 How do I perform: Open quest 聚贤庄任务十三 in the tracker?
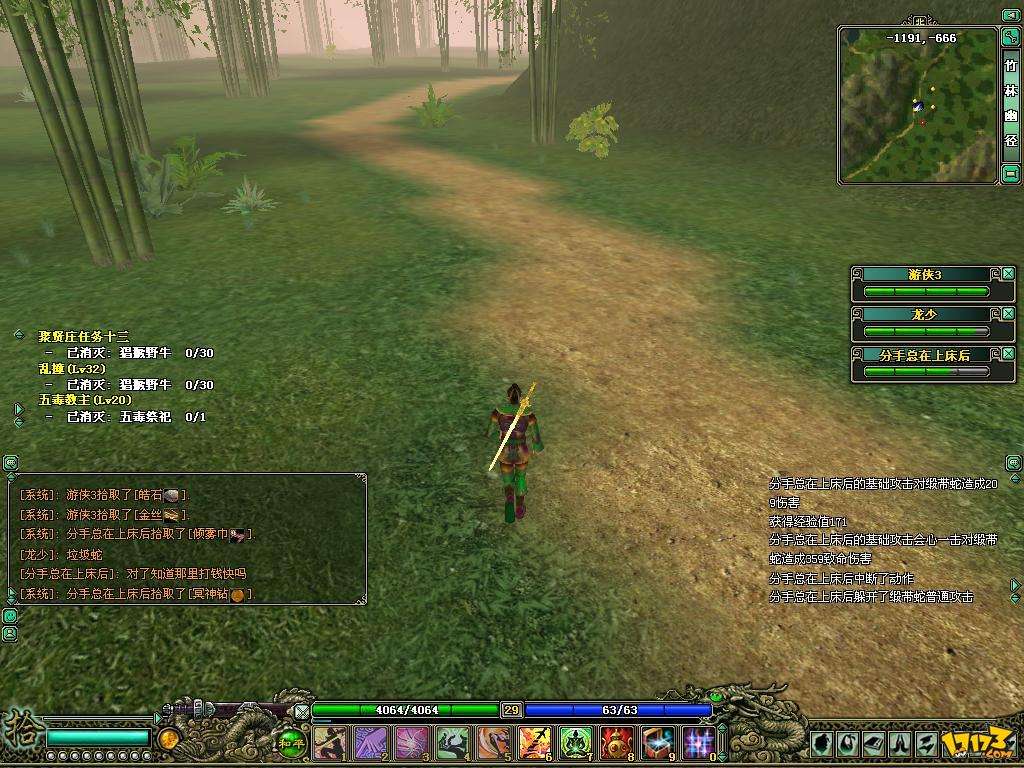click(x=84, y=337)
